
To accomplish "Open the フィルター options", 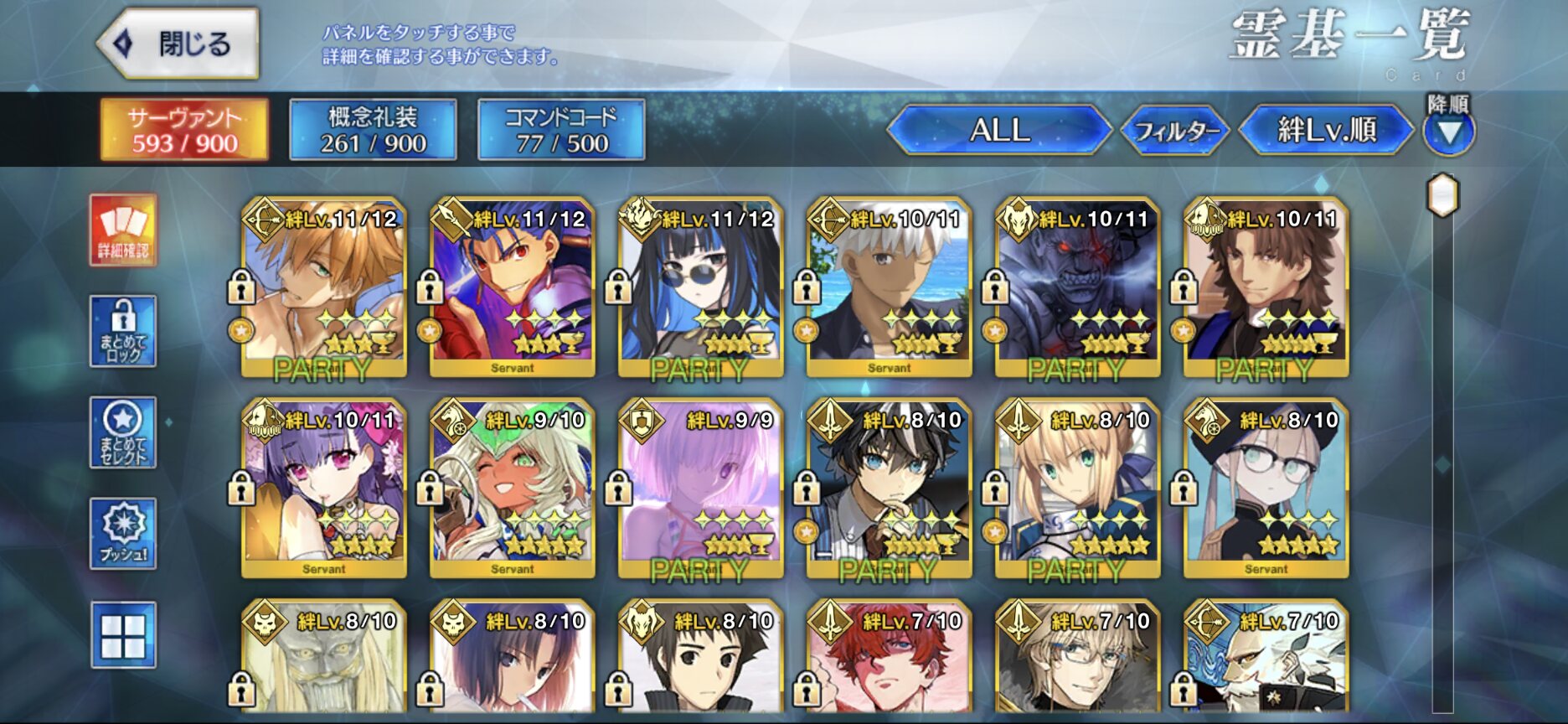I will 1175,130.
